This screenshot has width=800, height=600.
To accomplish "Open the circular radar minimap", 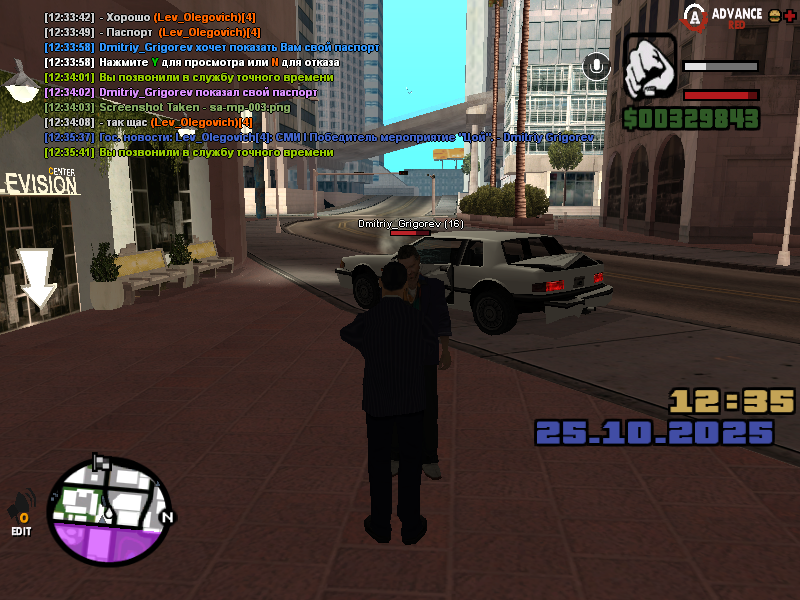I will tap(110, 510).
